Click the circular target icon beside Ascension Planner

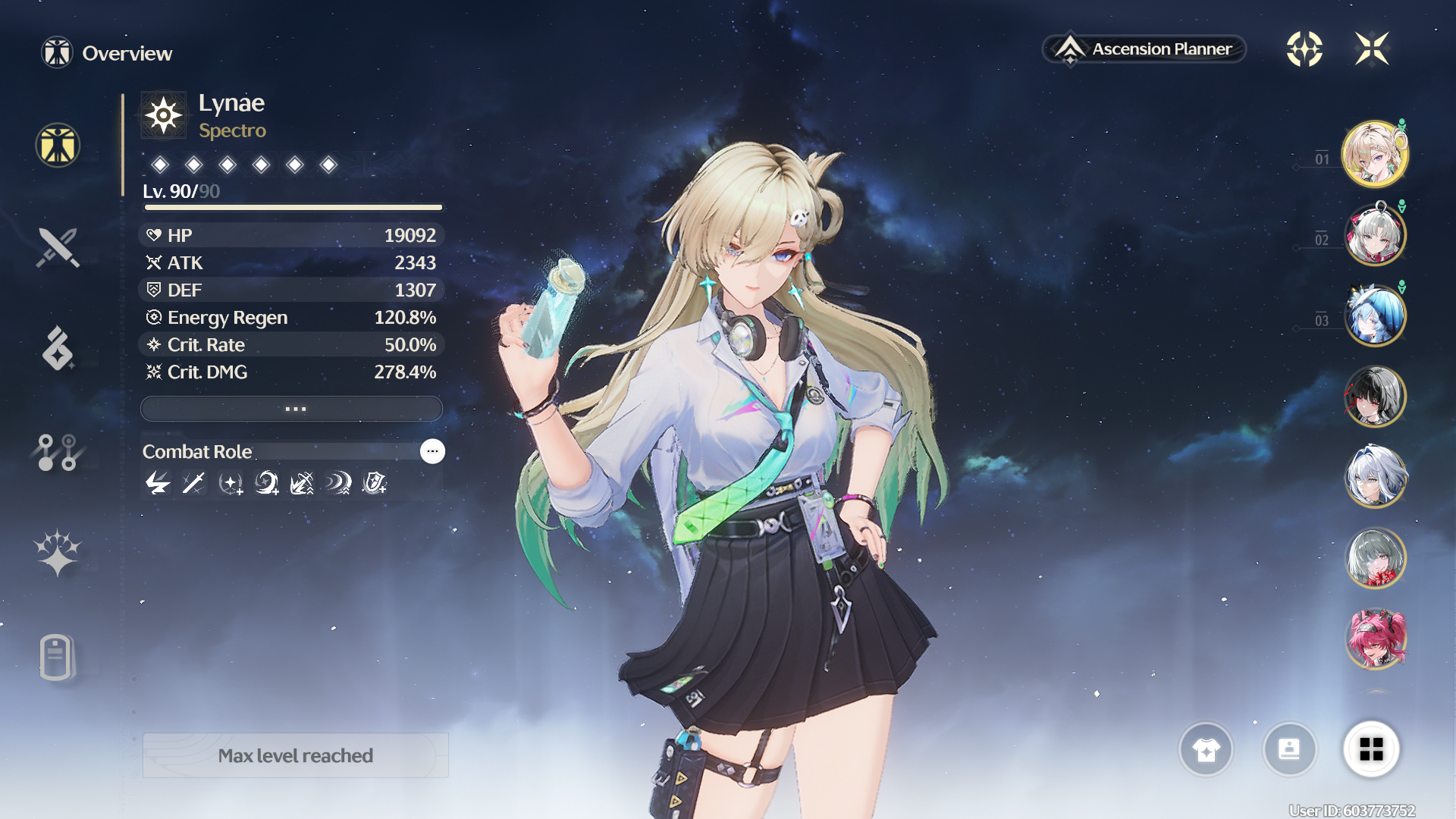pos(1304,49)
